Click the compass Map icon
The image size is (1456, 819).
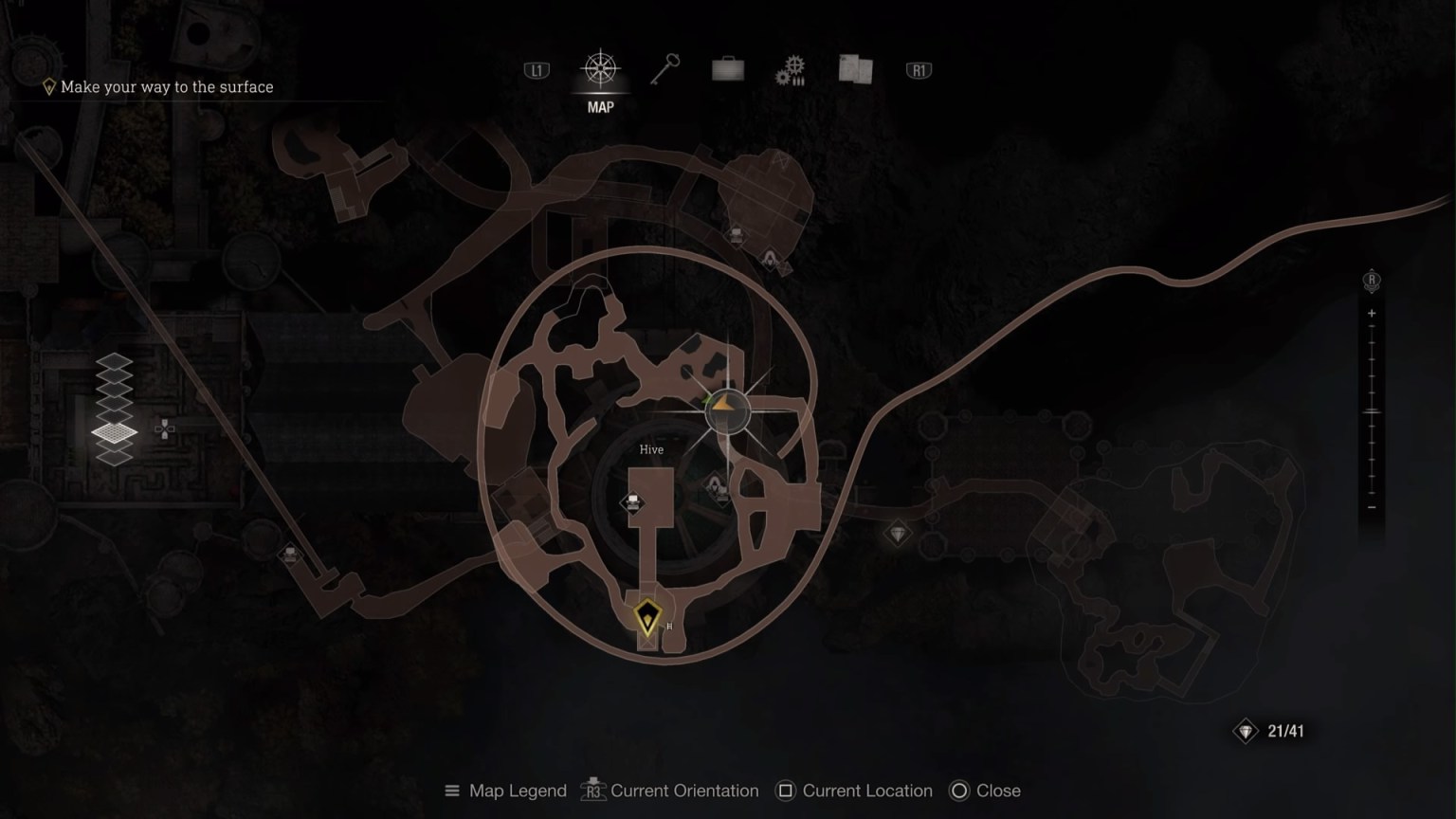601,68
